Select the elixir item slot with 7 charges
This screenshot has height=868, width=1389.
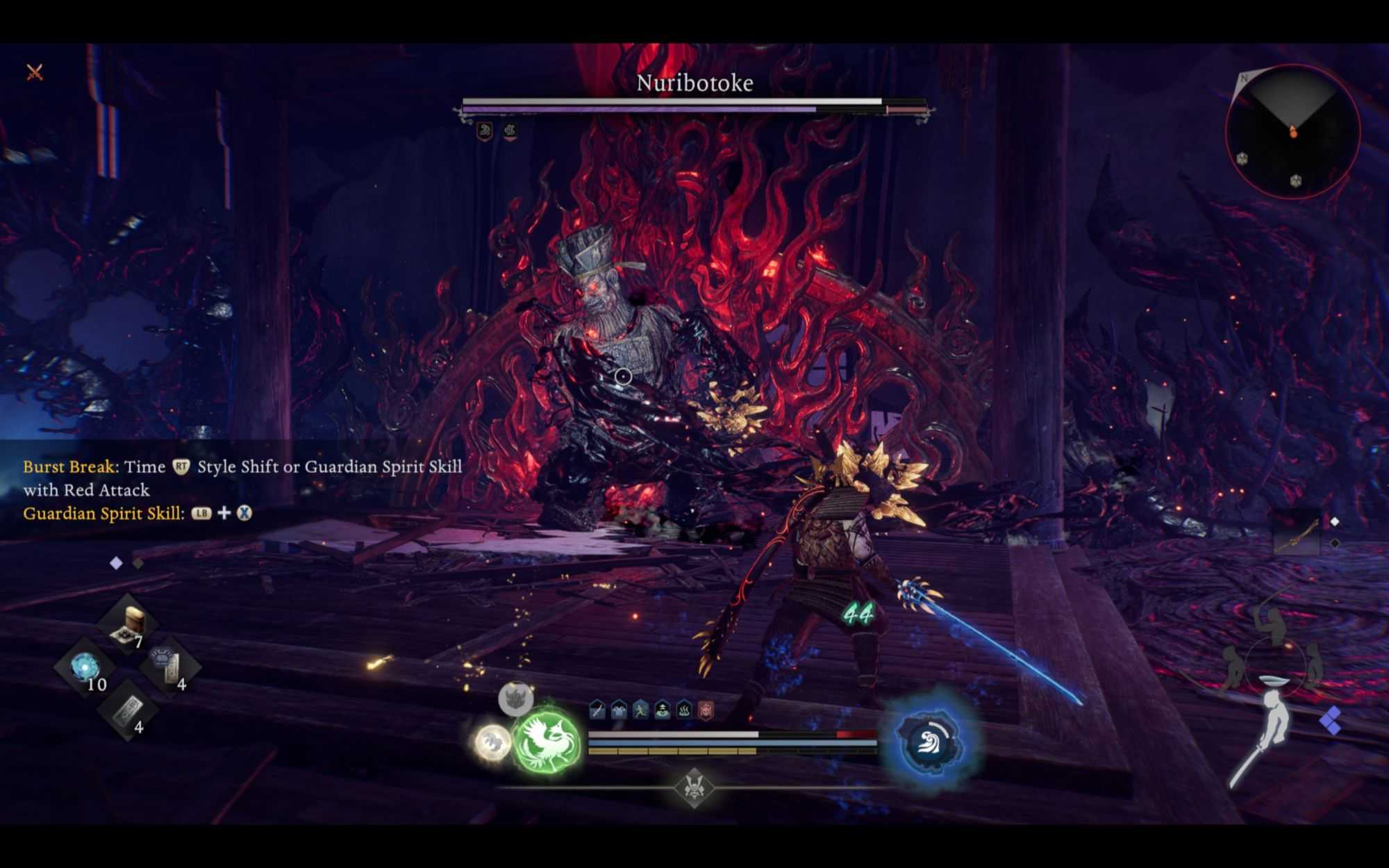click(x=128, y=624)
